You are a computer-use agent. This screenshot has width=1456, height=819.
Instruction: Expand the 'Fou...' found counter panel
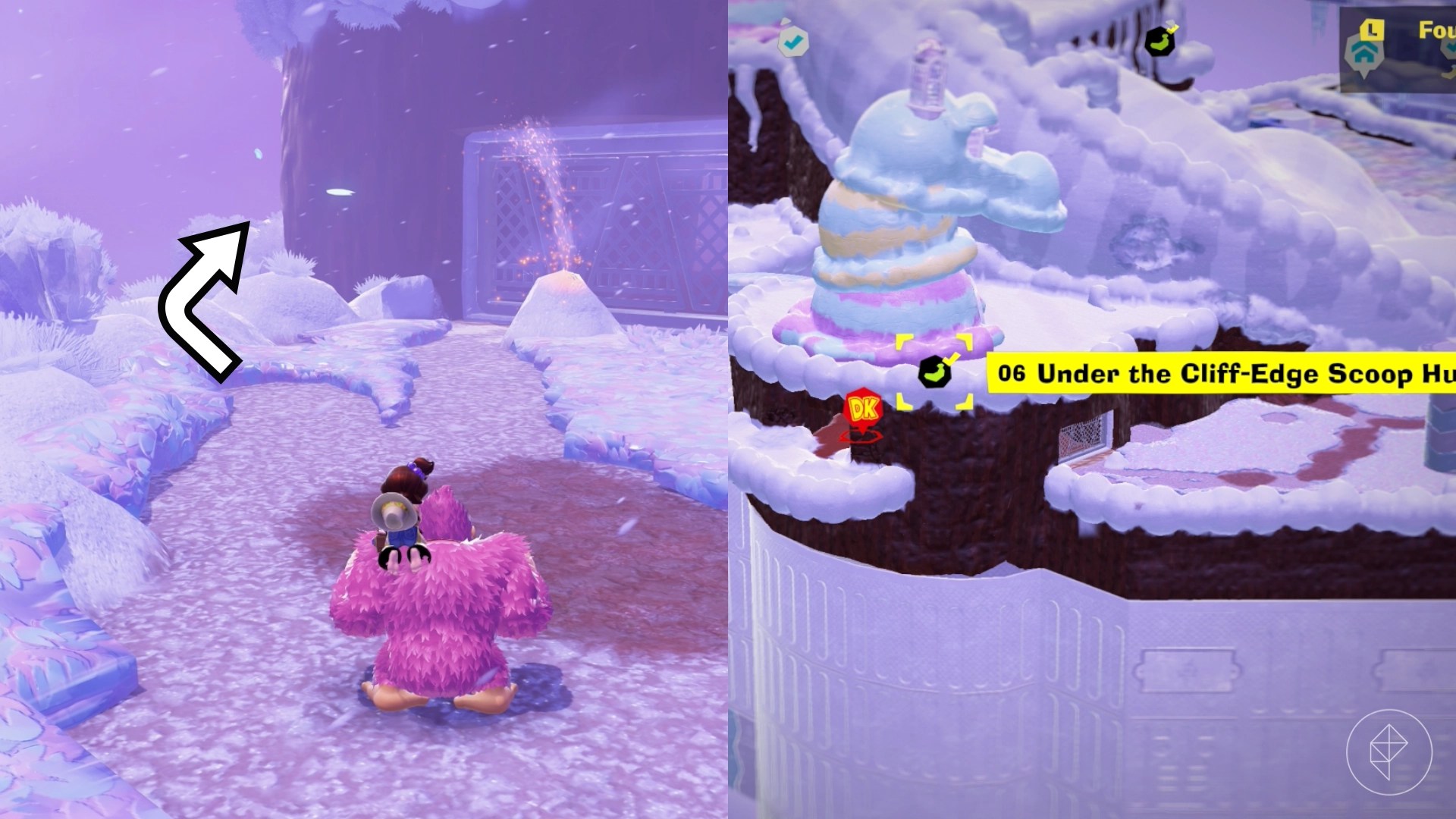pos(1437,30)
